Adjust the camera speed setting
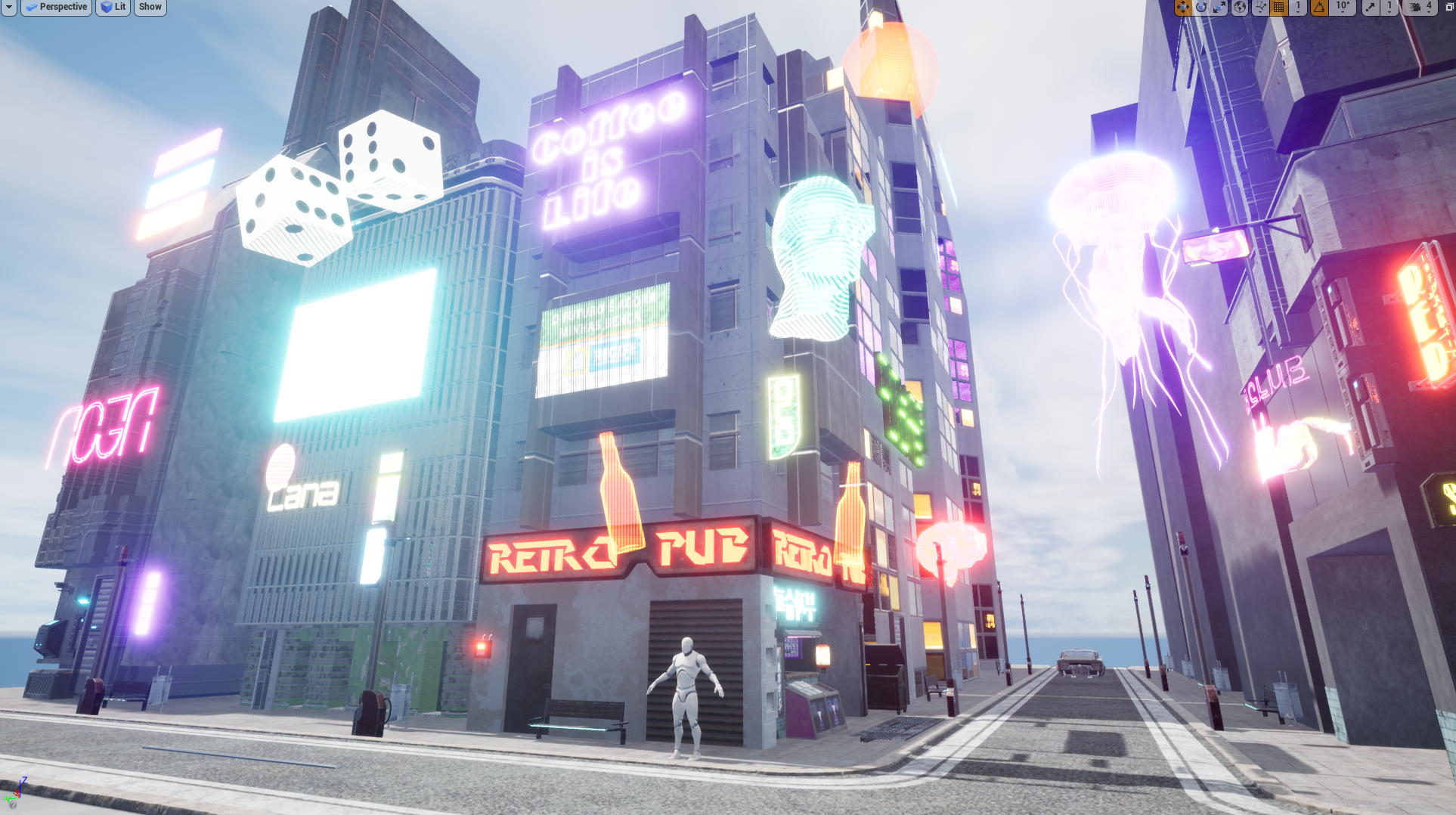 1420,7
